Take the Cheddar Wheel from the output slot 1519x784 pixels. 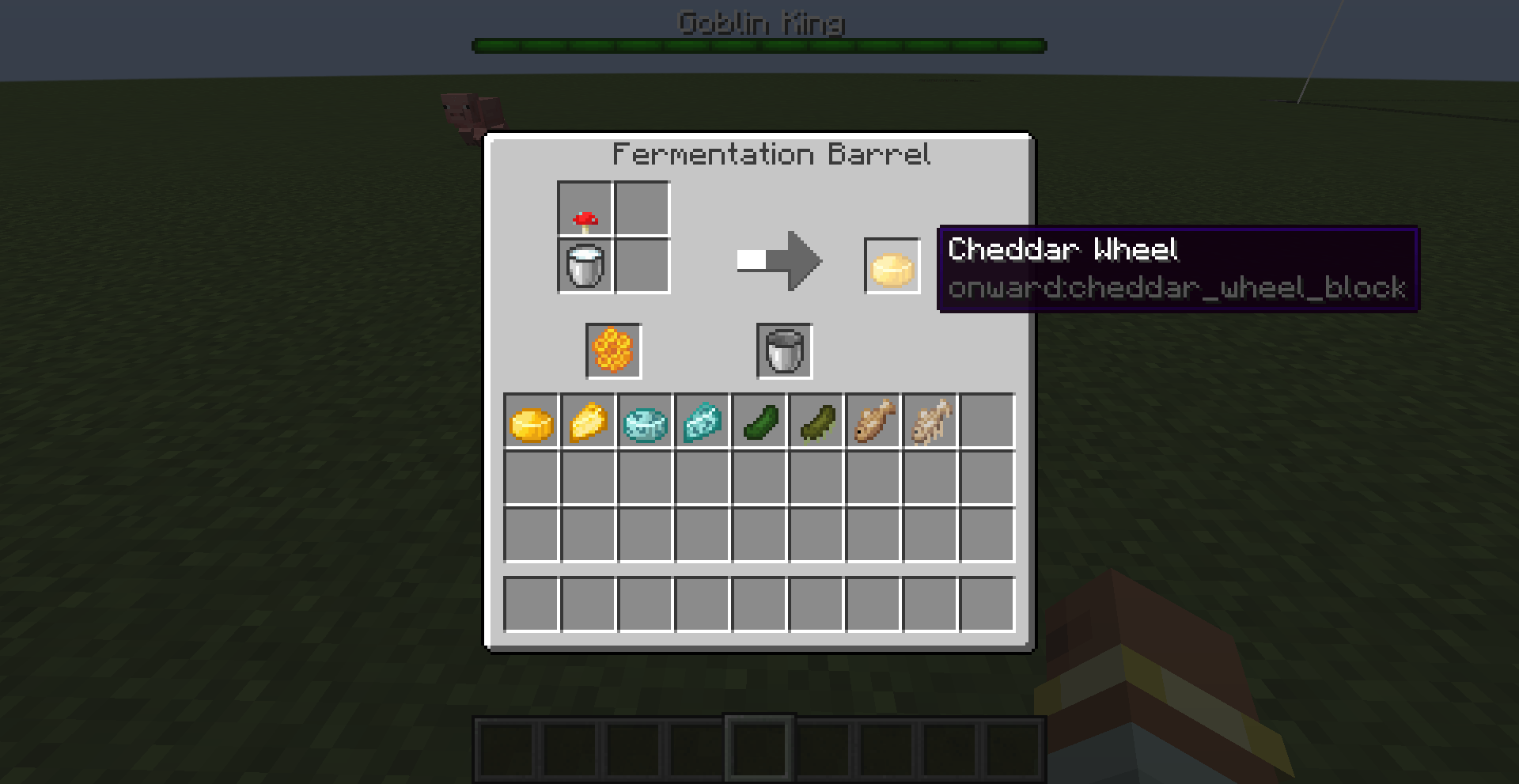[x=892, y=267]
